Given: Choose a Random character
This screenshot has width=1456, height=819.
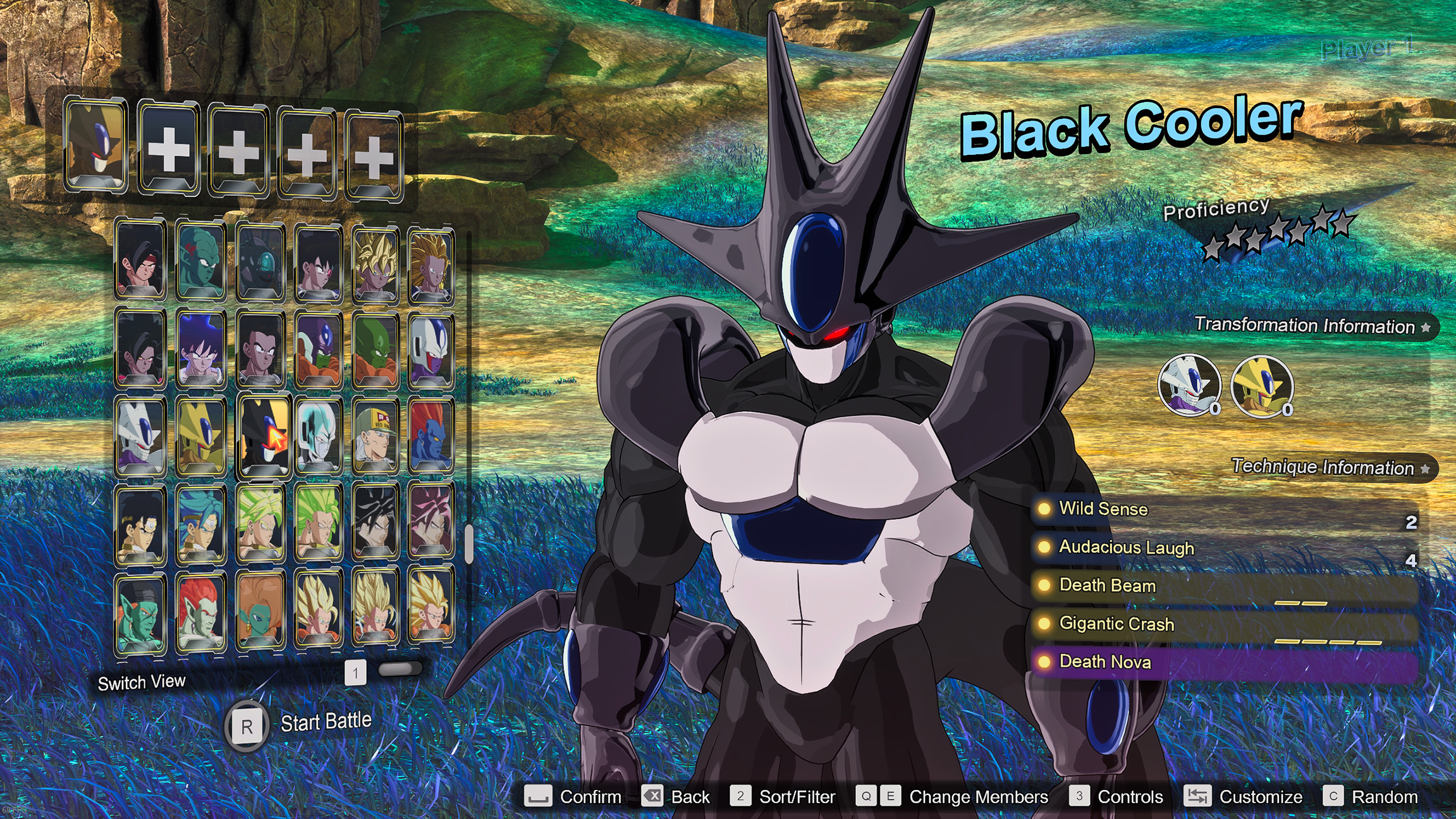Looking at the screenshot, I should 1371,797.
